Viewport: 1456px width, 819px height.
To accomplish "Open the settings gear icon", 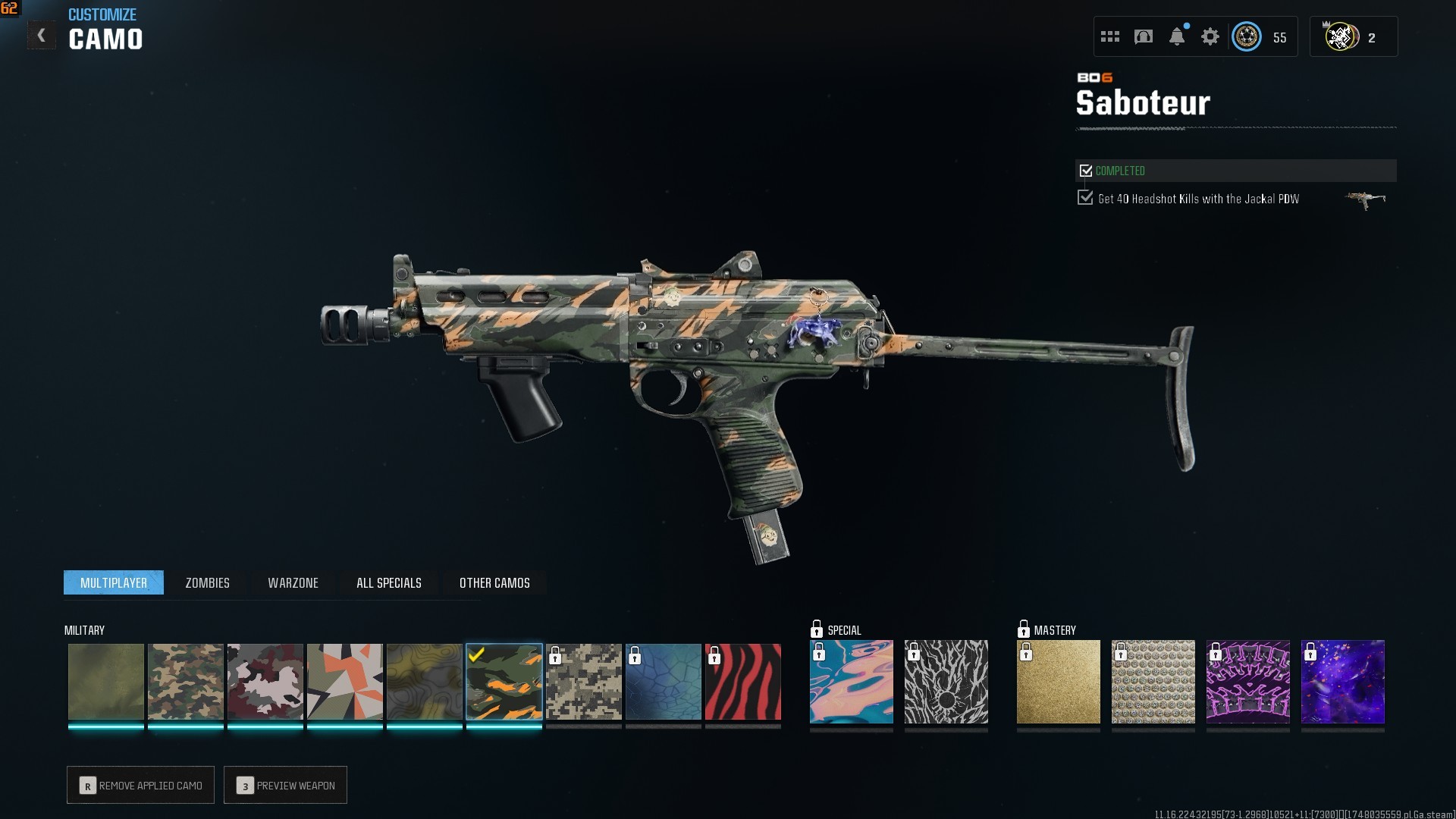I will 1210,36.
